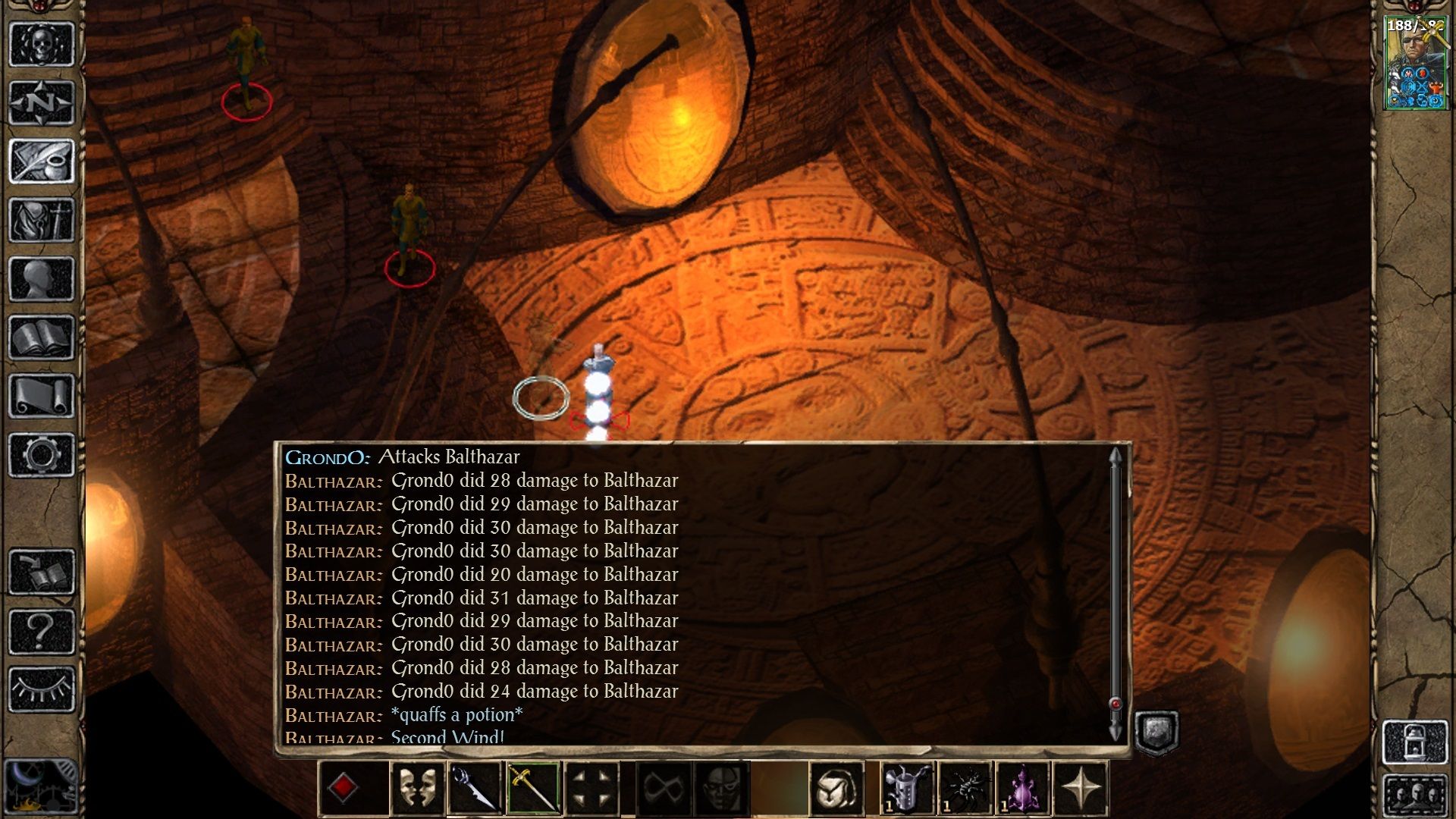This screenshot has width=1456, height=819.
Task: Click the question mark help icon
Action: coord(41,629)
